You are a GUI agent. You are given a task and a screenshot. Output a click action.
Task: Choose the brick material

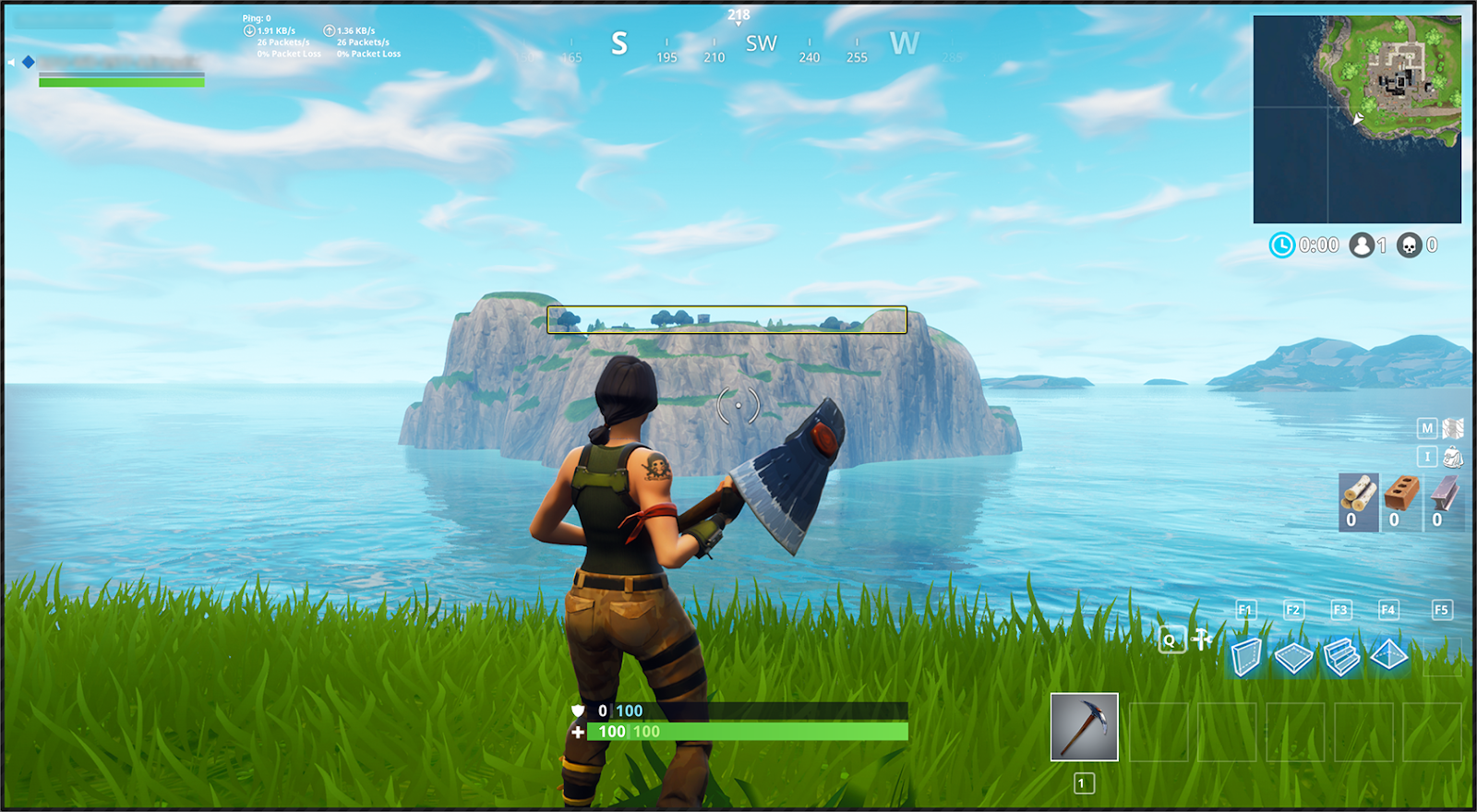click(x=1401, y=496)
